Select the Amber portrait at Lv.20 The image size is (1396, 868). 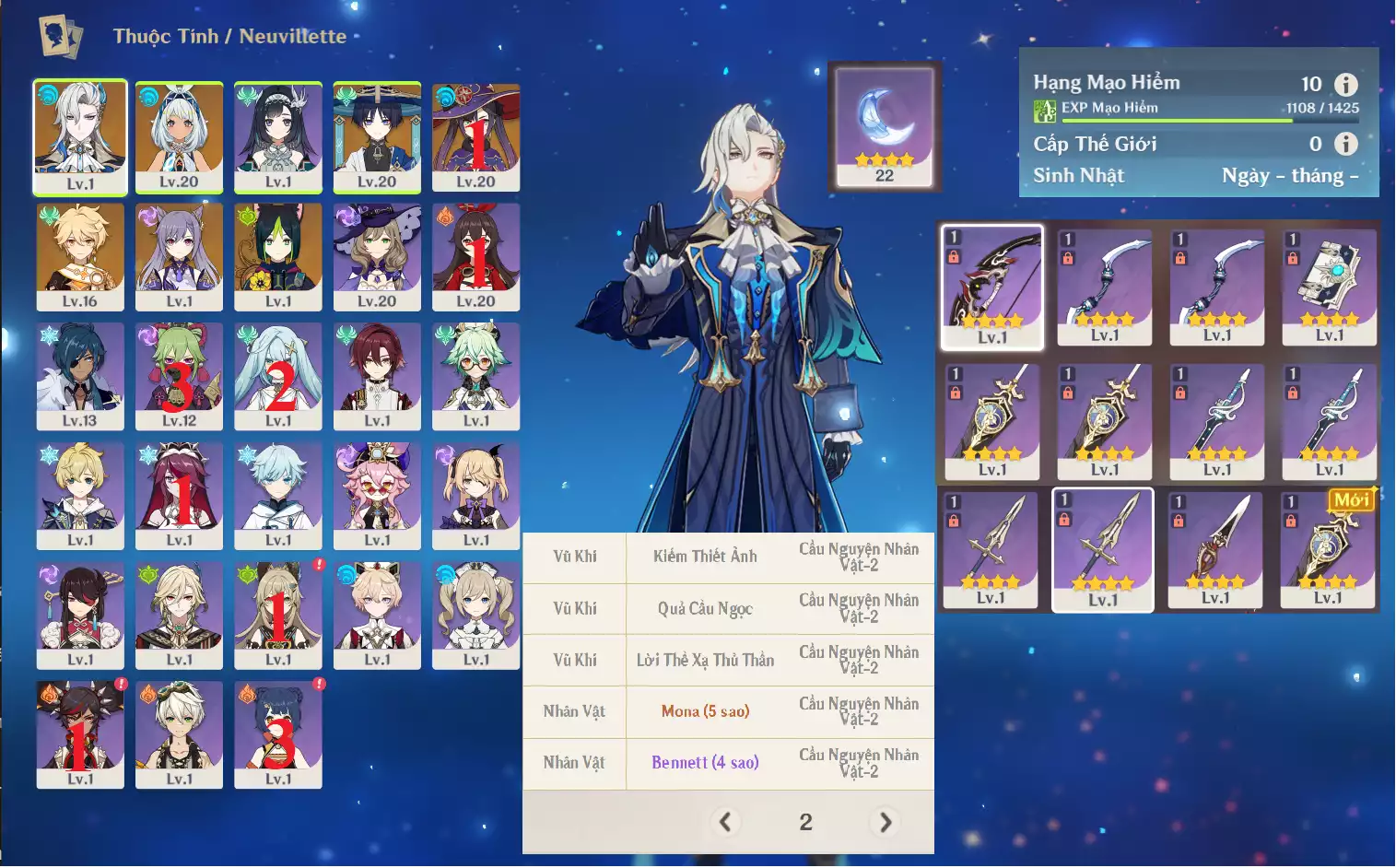475,256
